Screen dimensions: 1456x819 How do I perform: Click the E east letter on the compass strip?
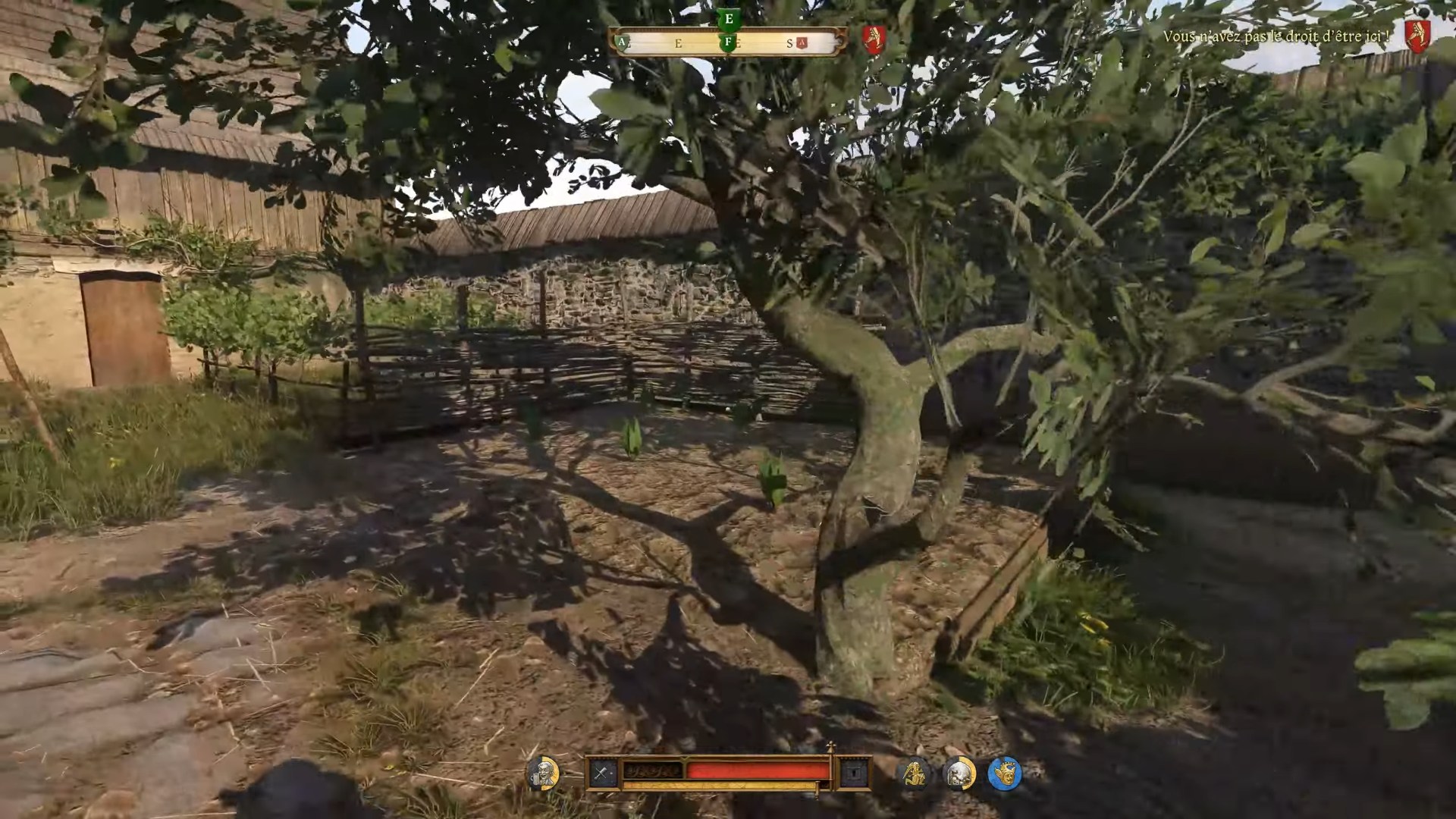click(x=679, y=42)
